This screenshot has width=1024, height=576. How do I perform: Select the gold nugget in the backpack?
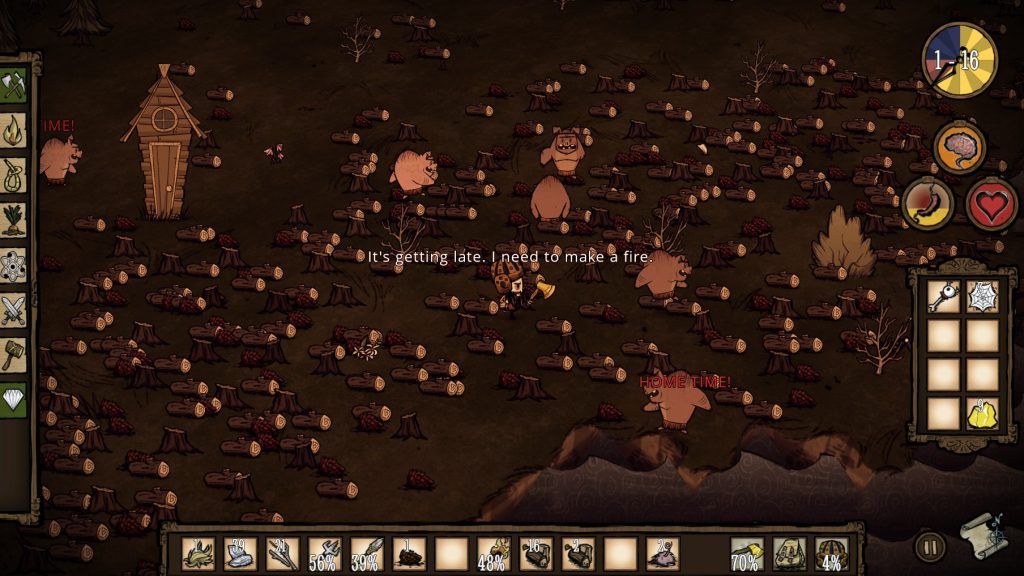[x=983, y=413]
